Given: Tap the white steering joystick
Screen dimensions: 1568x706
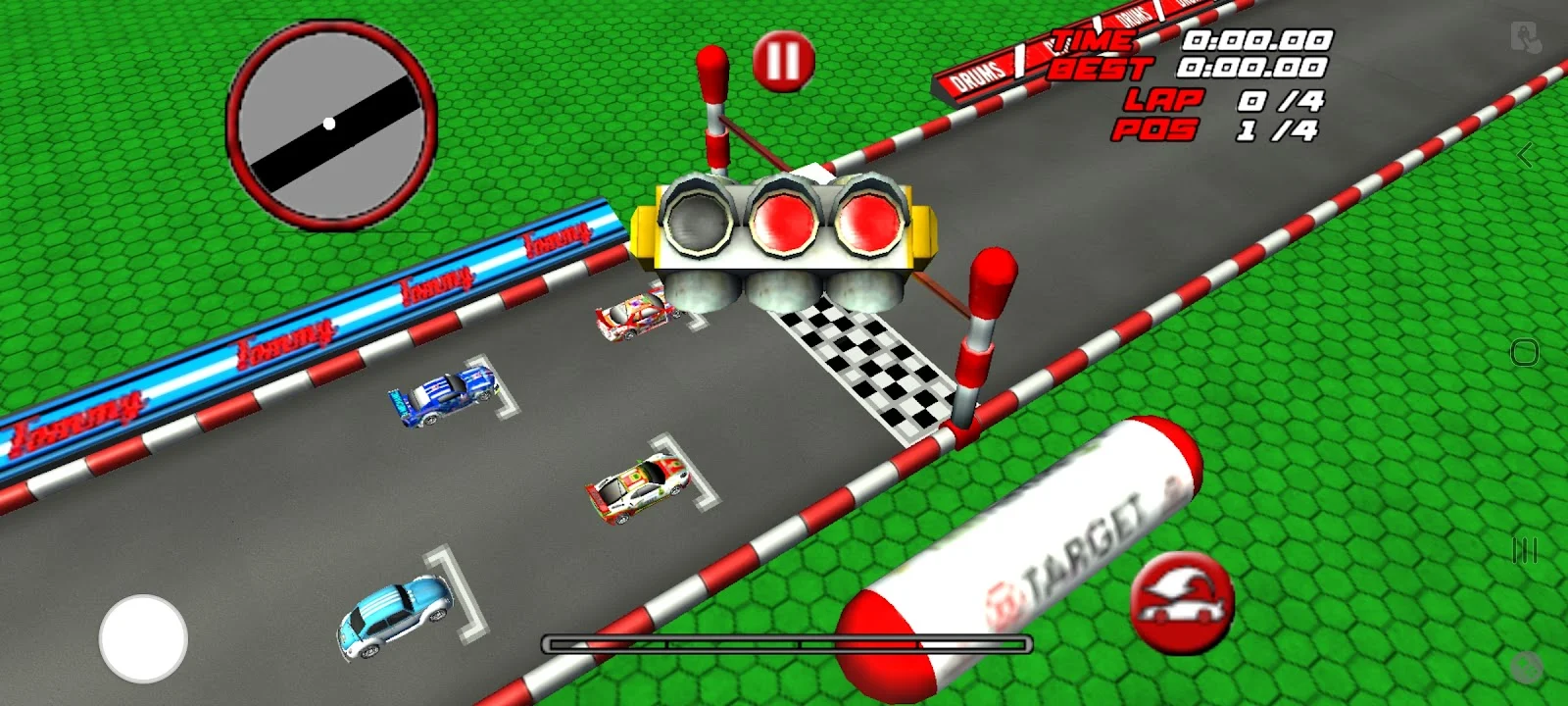Looking at the screenshot, I should tap(143, 638).
